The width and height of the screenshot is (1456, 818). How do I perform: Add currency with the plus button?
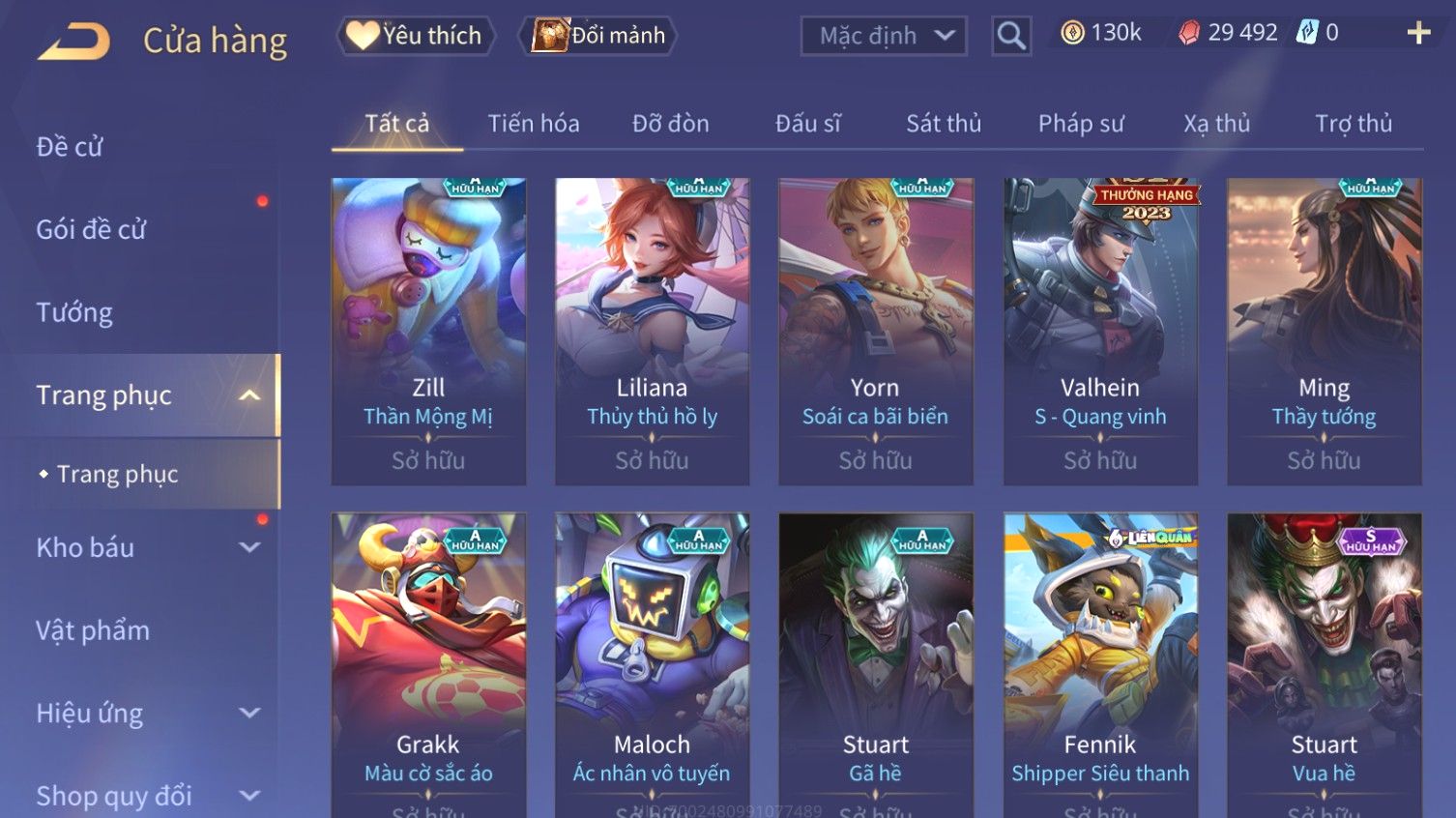[x=1418, y=34]
